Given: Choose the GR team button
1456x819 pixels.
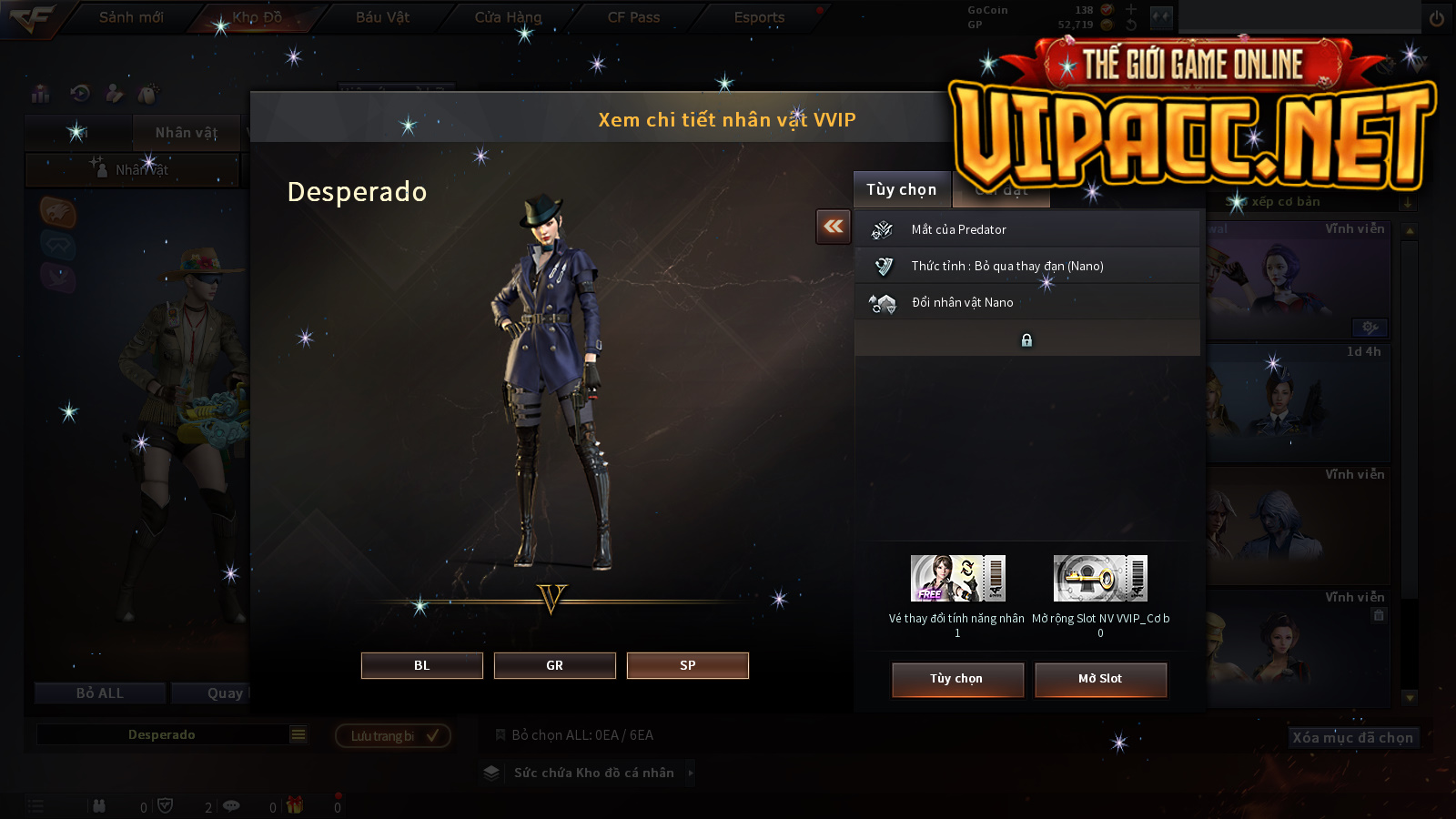Looking at the screenshot, I should [554, 665].
